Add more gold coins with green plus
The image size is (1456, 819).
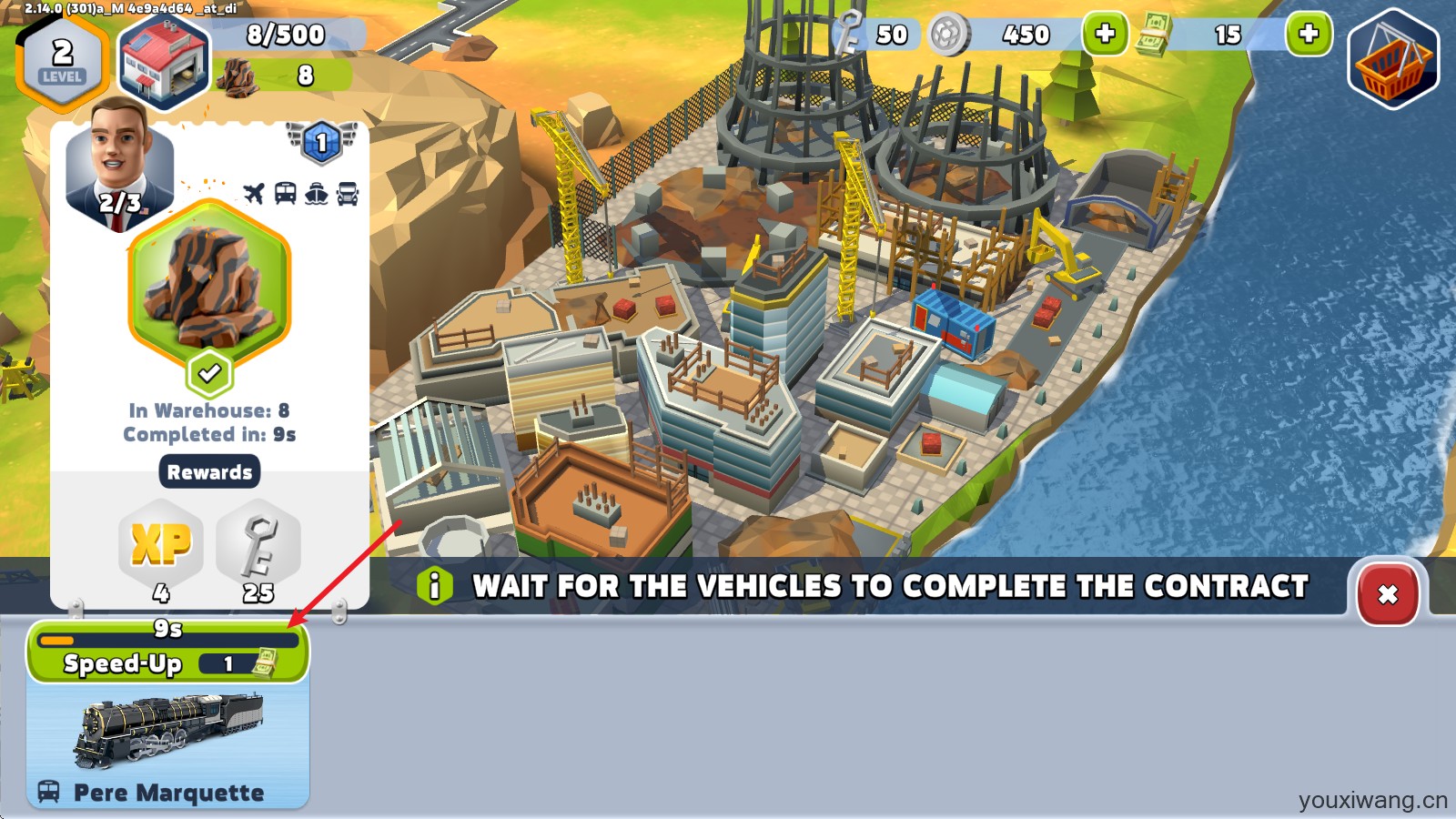point(1104,35)
